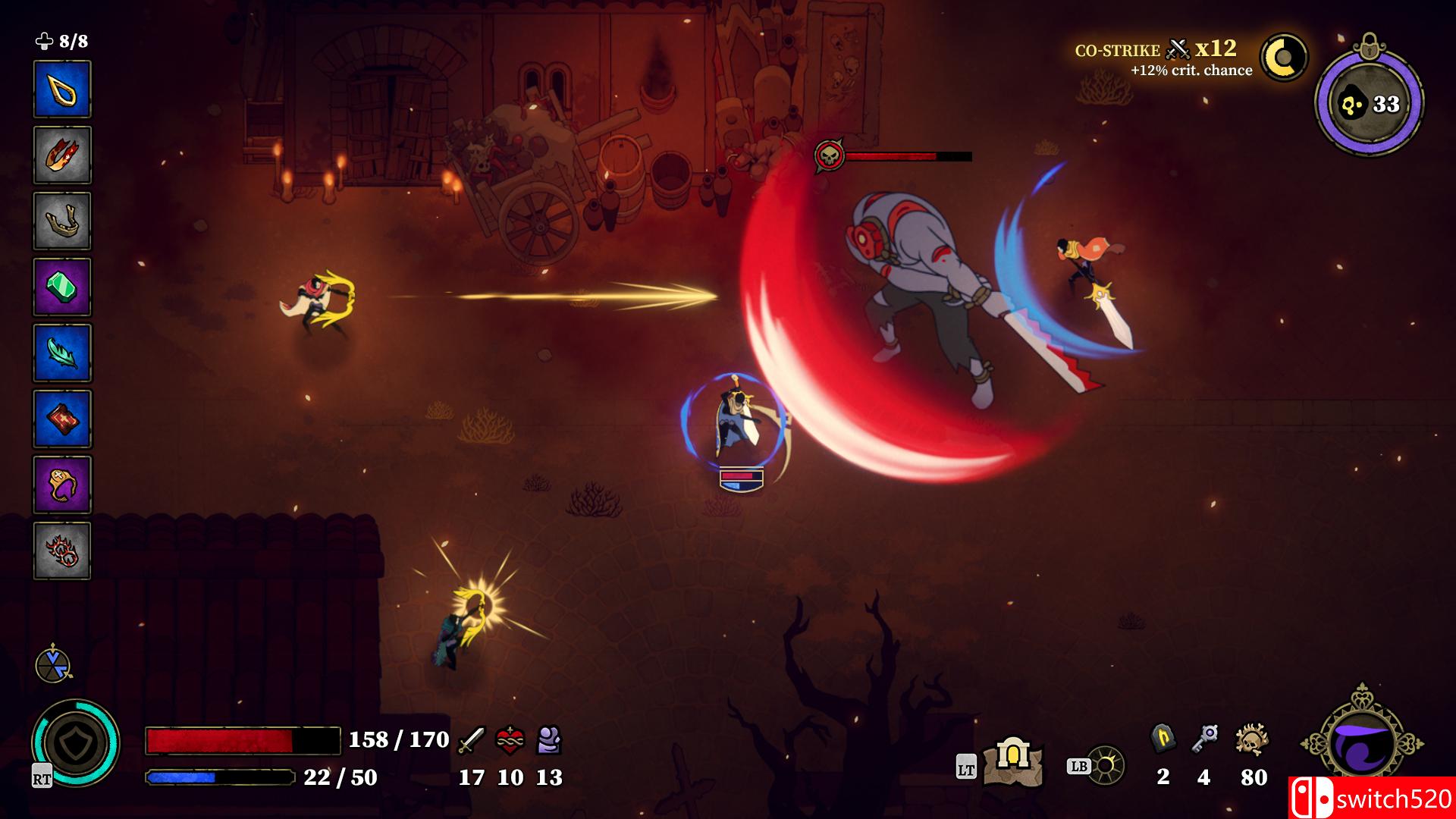Activate the shield ability with cyan ring
The image size is (1456, 819).
pos(76,743)
